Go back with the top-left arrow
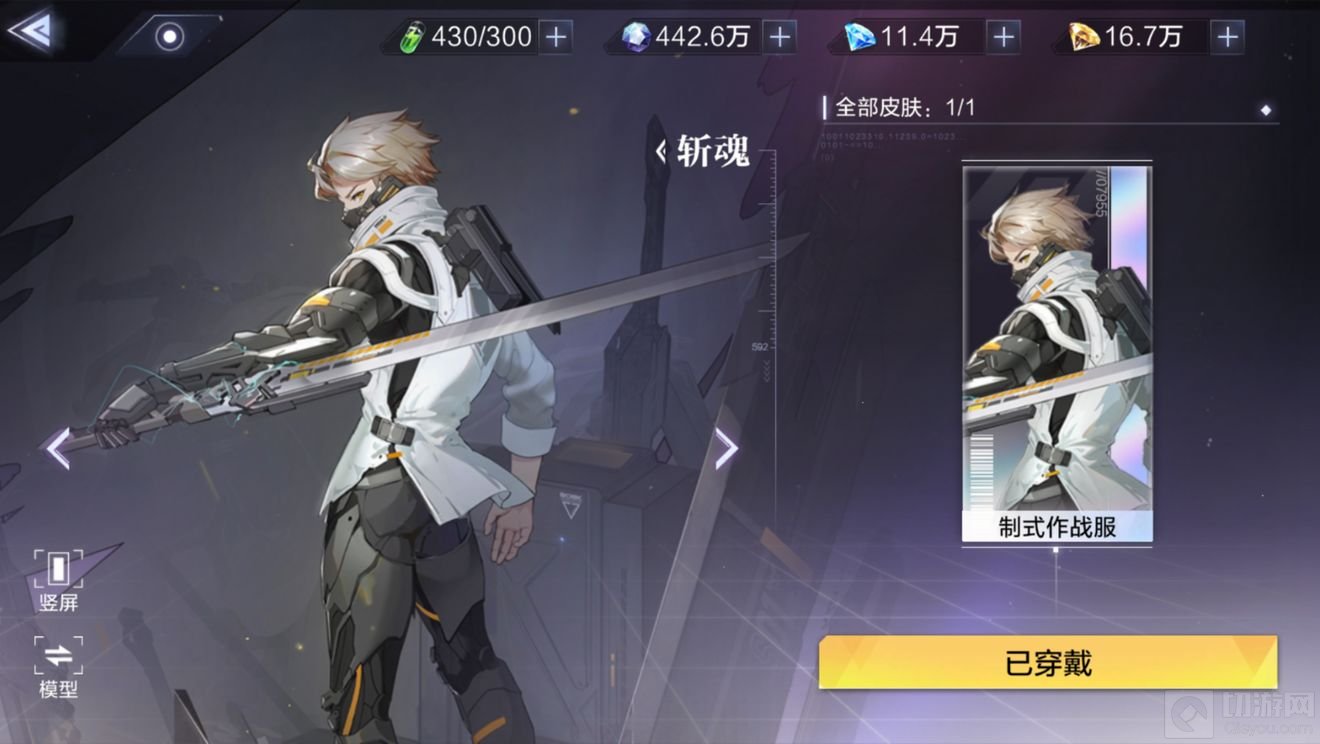The width and height of the screenshot is (1320, 744). (30, 31)
